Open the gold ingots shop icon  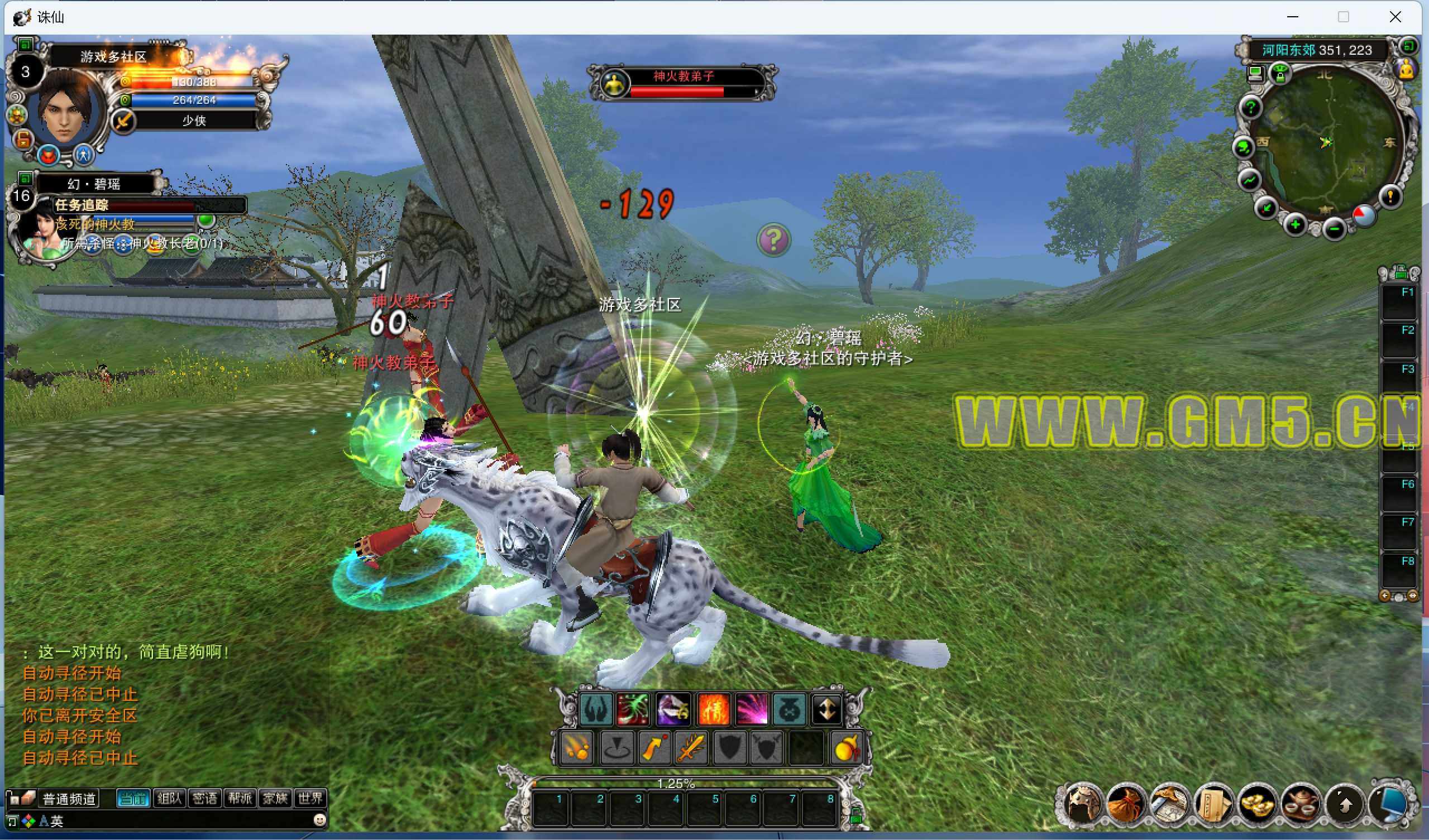pyautogui.click(x=1256, y=805)
